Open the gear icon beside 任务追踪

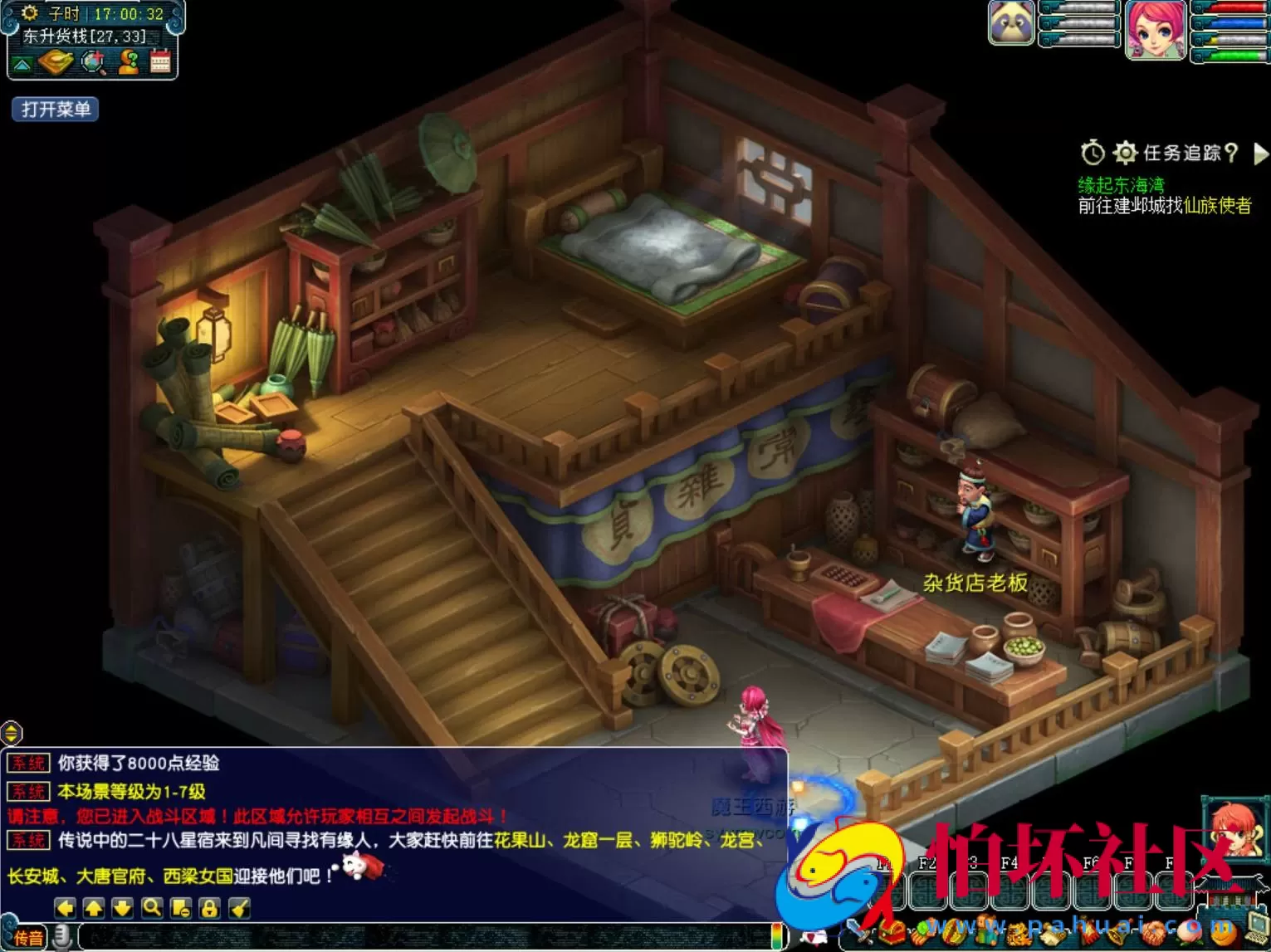1125,153
